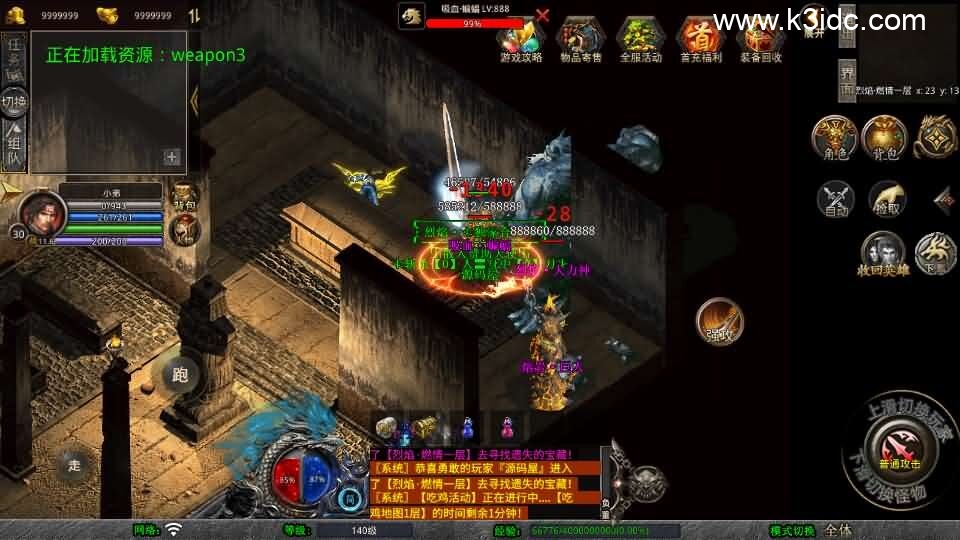Click the 切换 switch button on left panel
The image size is (960, 540).
[x=14, y=101]
